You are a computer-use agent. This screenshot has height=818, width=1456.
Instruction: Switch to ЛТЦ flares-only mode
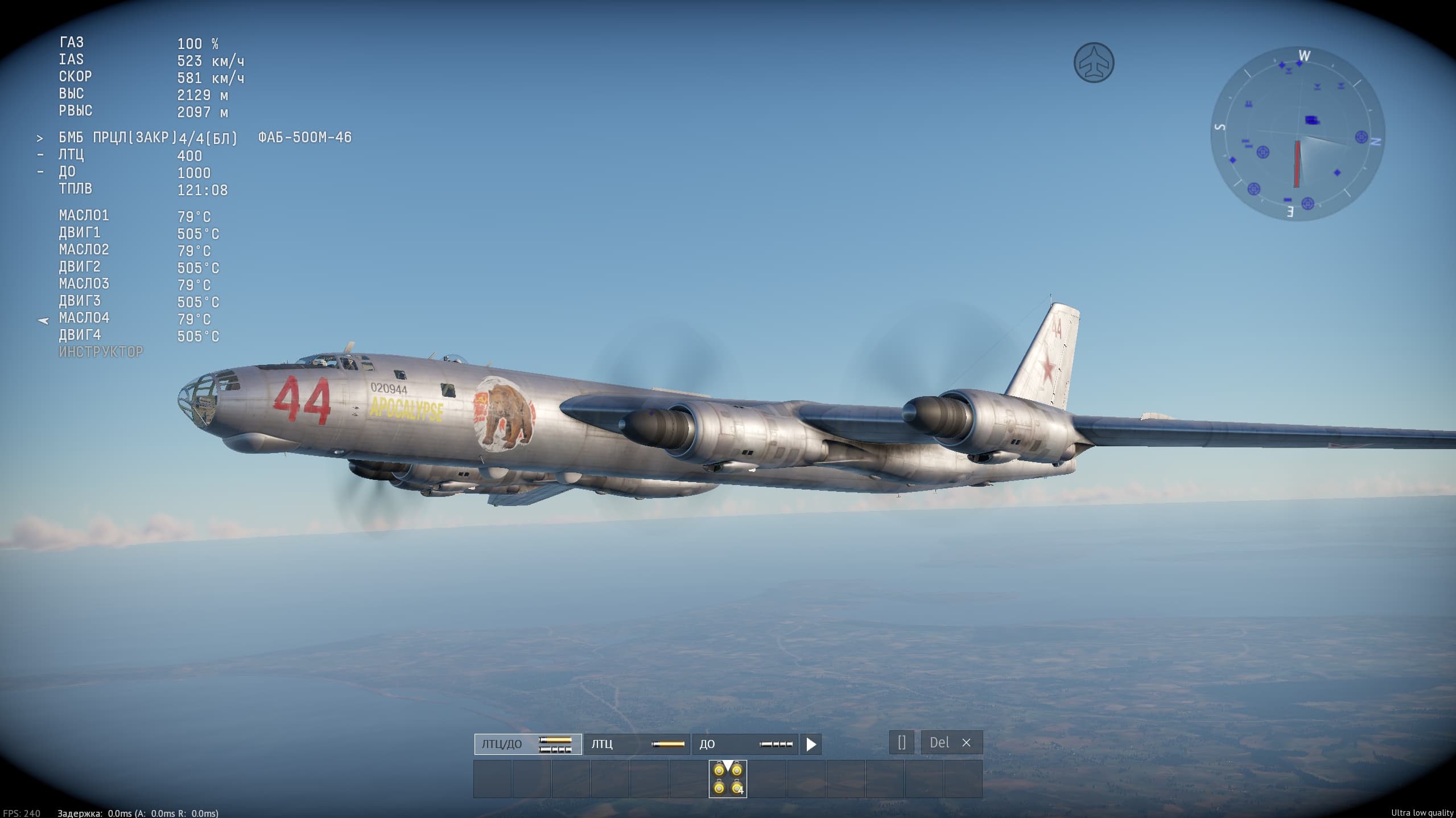[x=637, y=744]
